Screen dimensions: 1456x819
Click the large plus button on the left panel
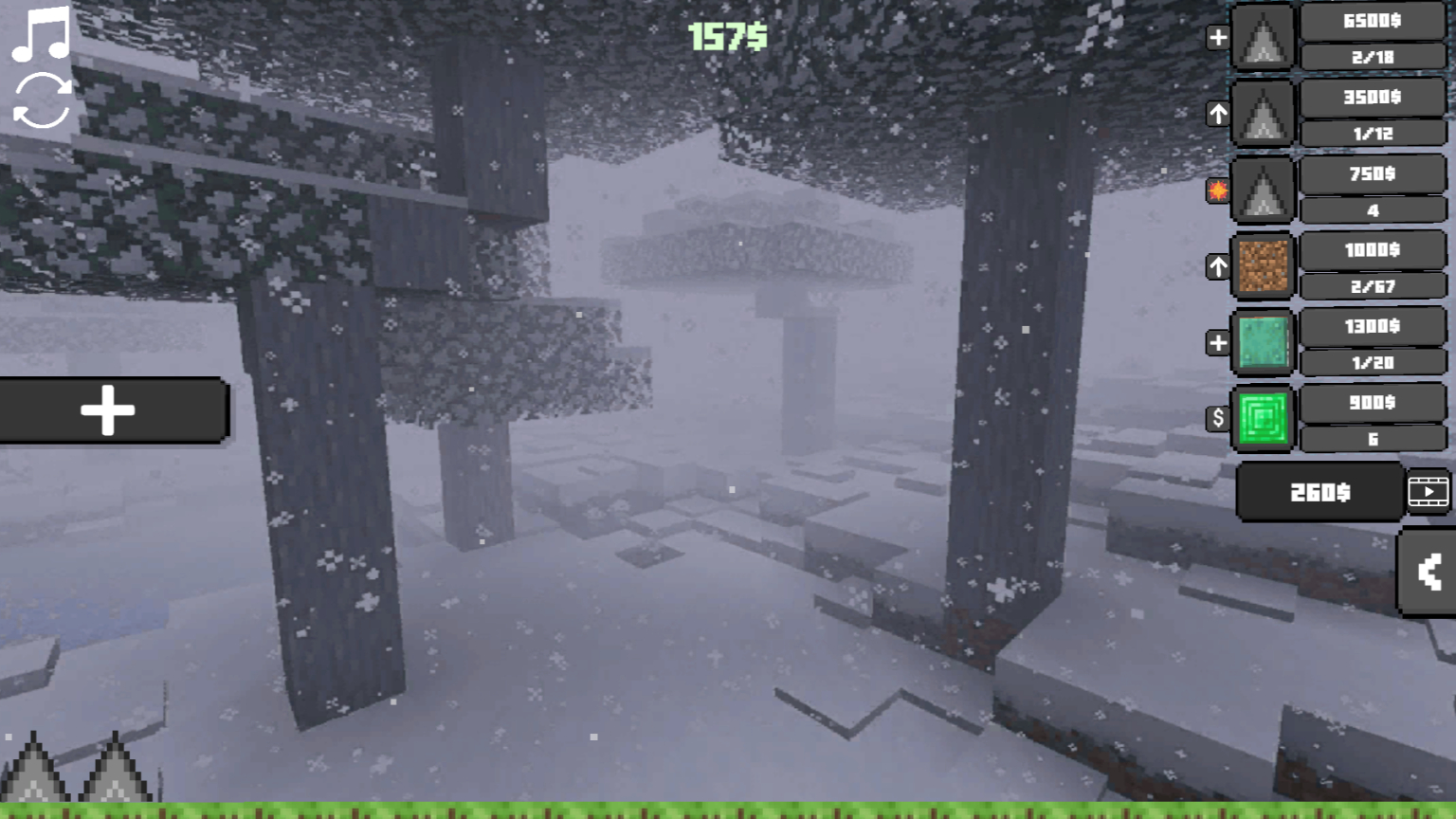coord(107,409)
